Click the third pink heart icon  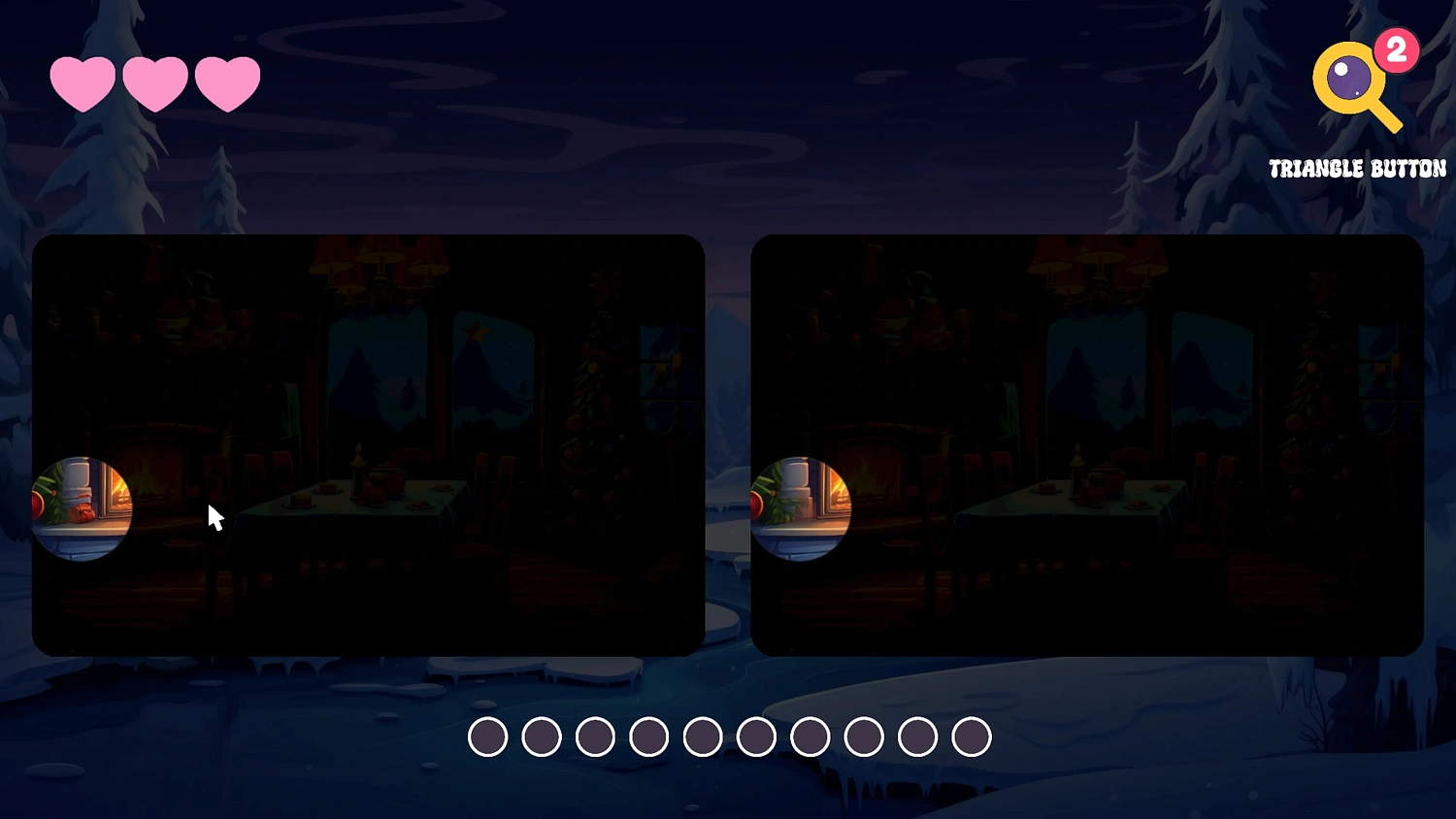pyautogui.click(x=227, y=82)
